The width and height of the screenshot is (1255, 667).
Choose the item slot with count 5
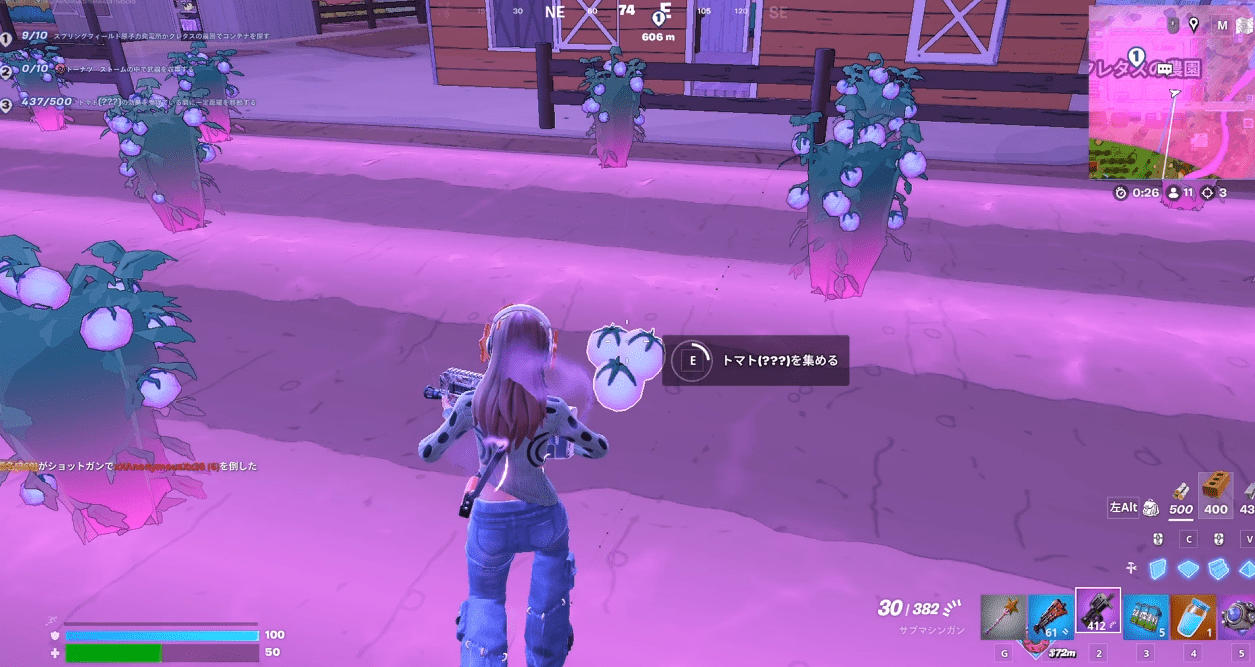pos(1145,617)
